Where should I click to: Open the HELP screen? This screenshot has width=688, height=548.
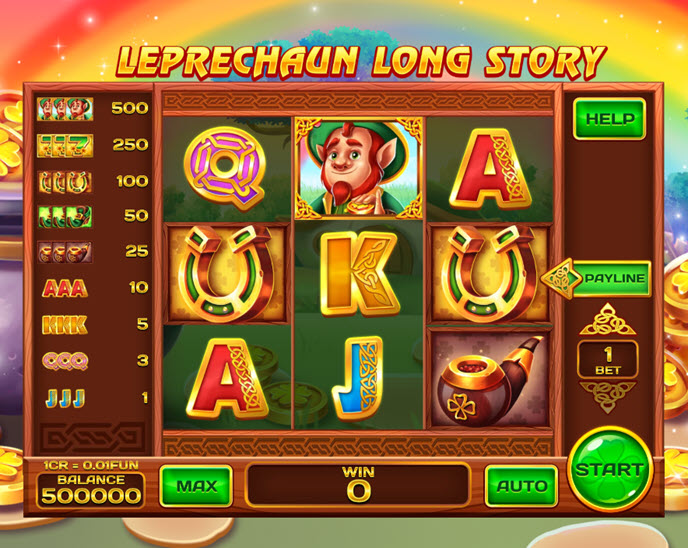(x=609, y=119)
